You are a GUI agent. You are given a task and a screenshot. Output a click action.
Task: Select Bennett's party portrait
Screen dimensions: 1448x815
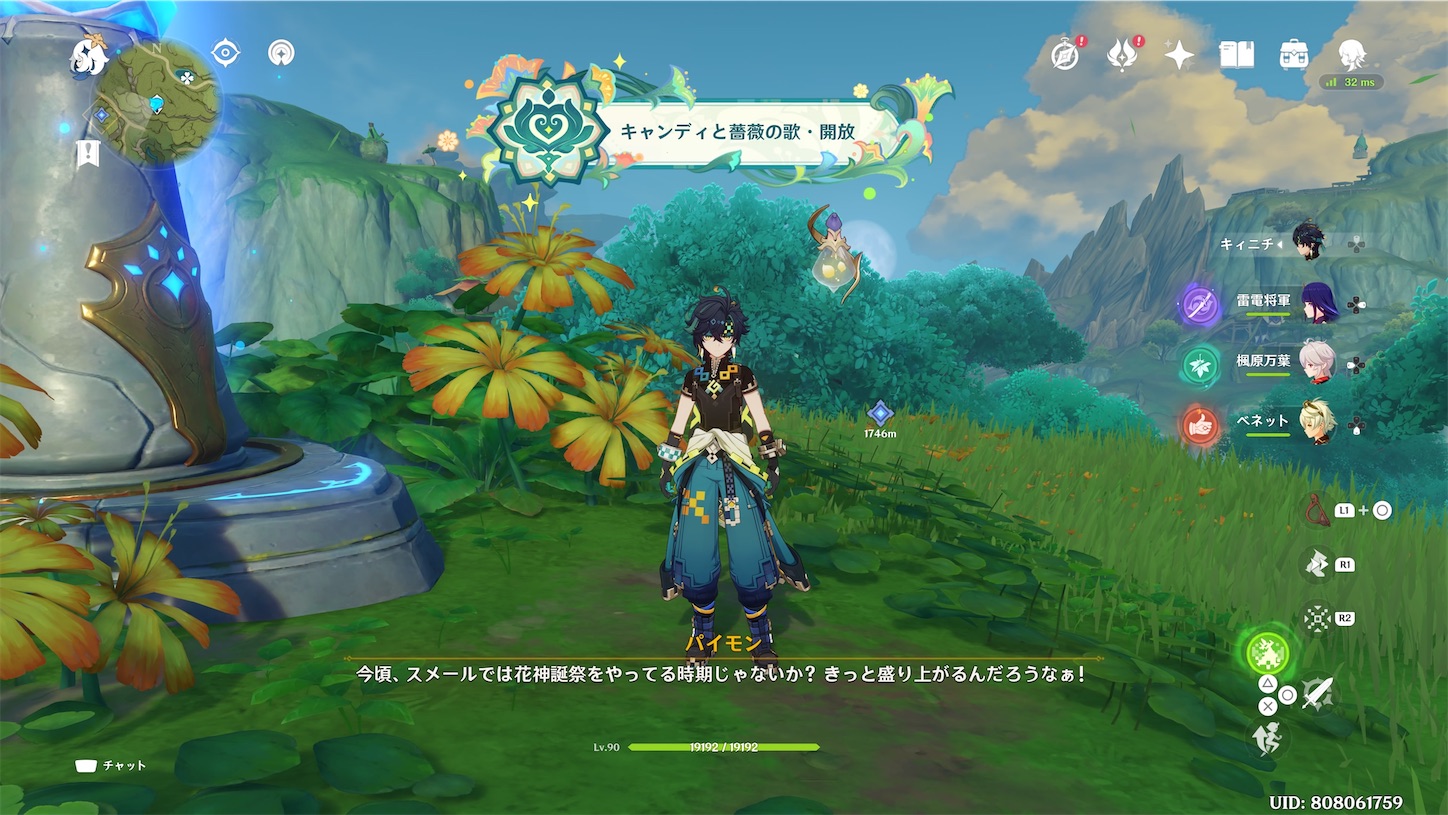tap(1318, 420)
